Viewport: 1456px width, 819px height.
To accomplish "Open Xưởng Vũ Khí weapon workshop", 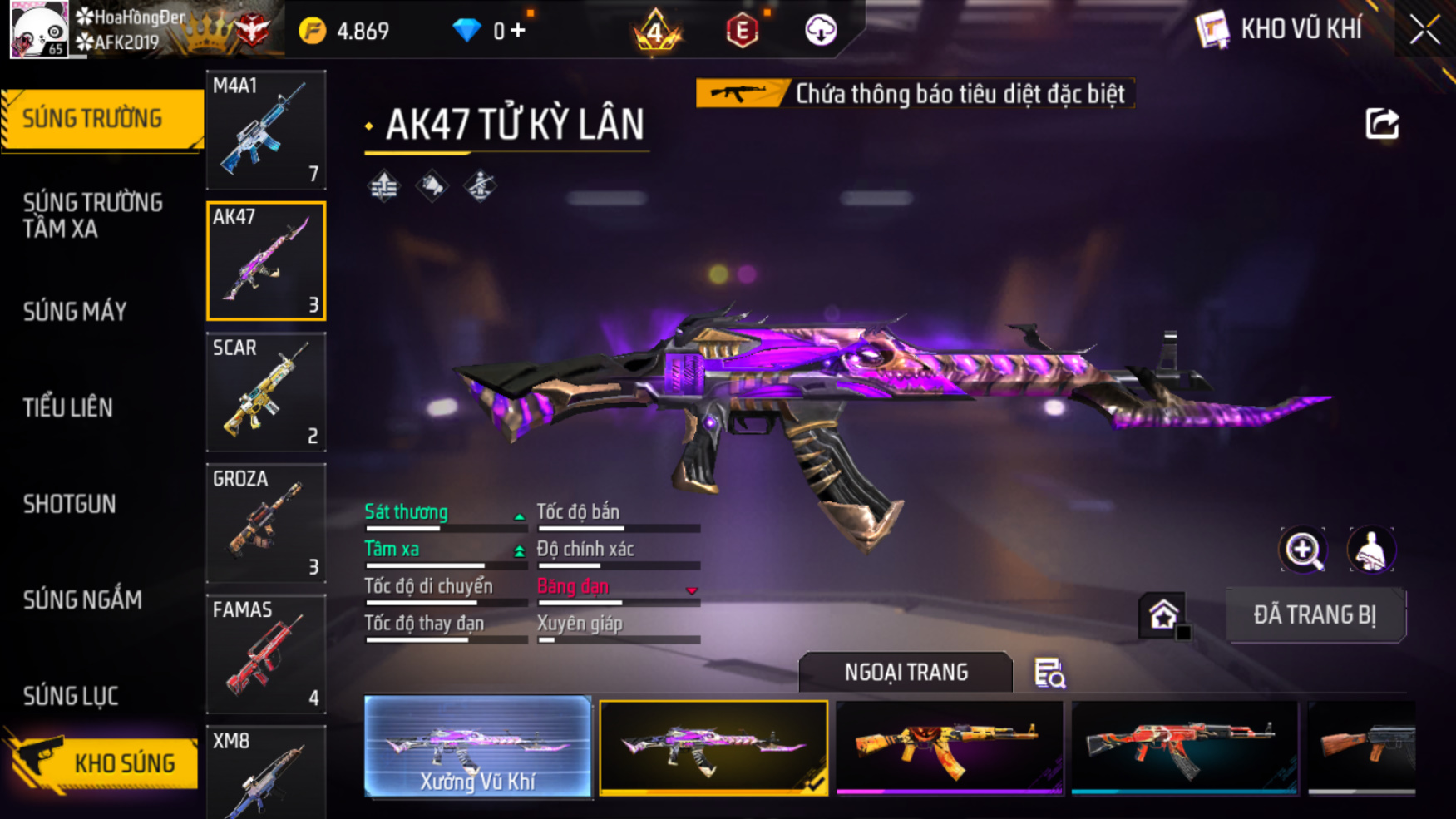I will pos(478,747).
